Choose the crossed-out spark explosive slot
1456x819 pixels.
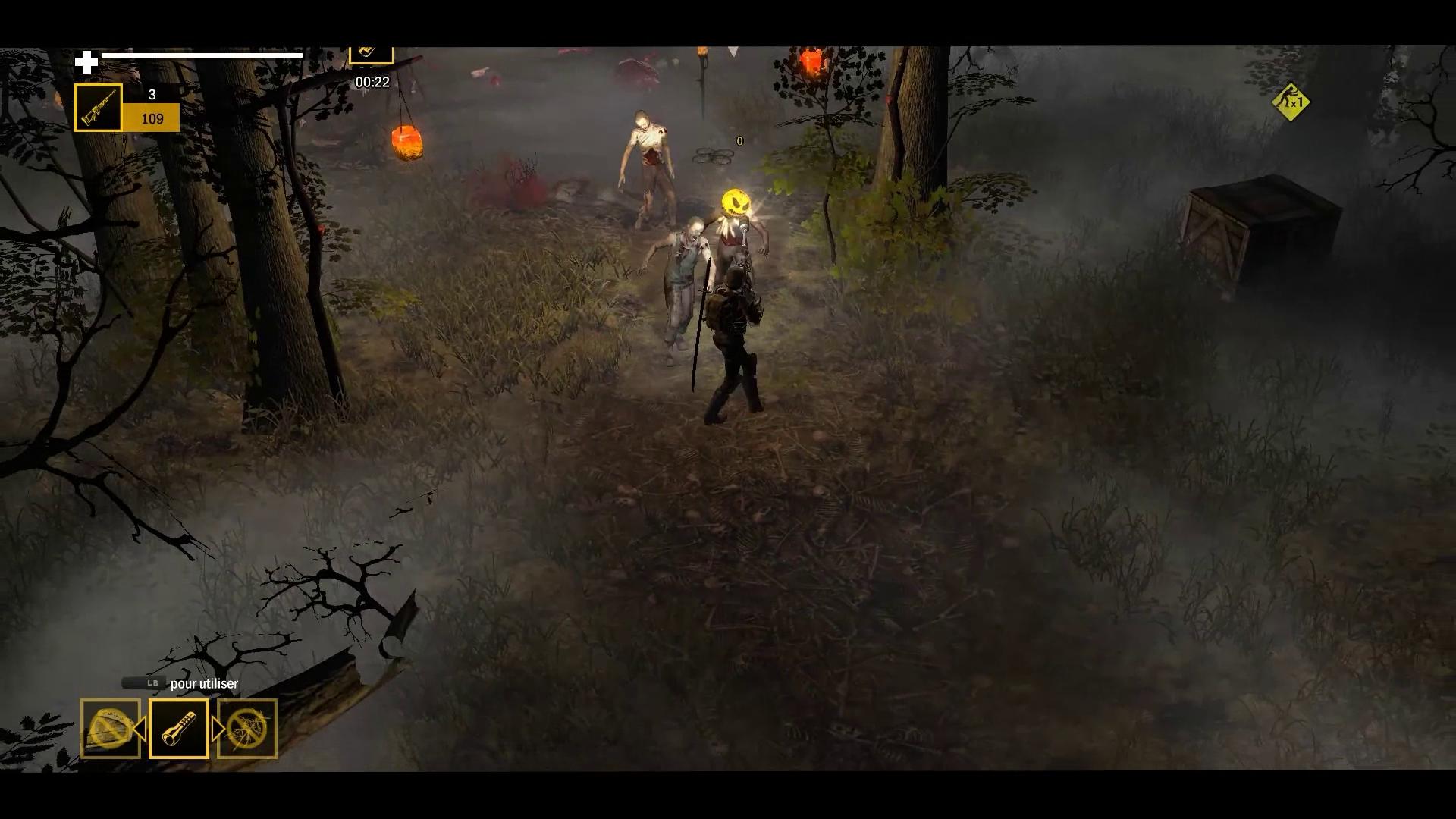coord(247,729)
